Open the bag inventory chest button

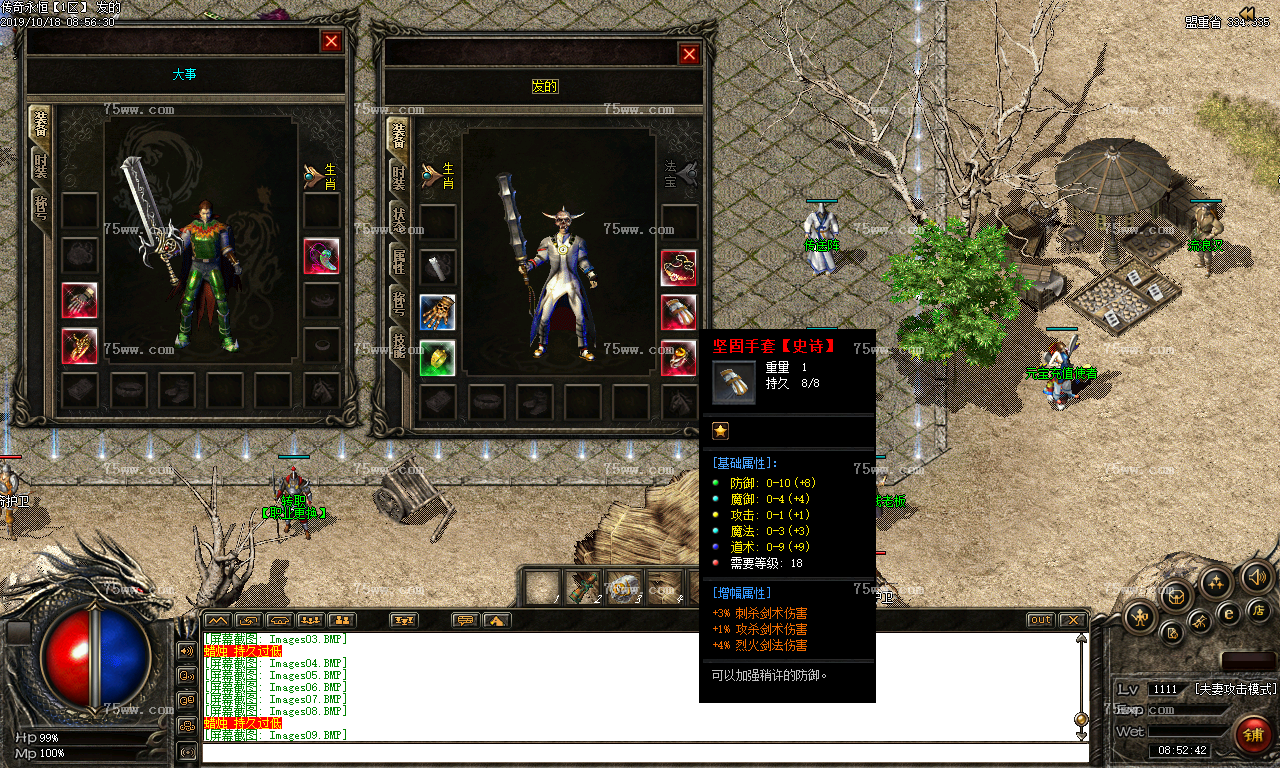point(1177,597)
